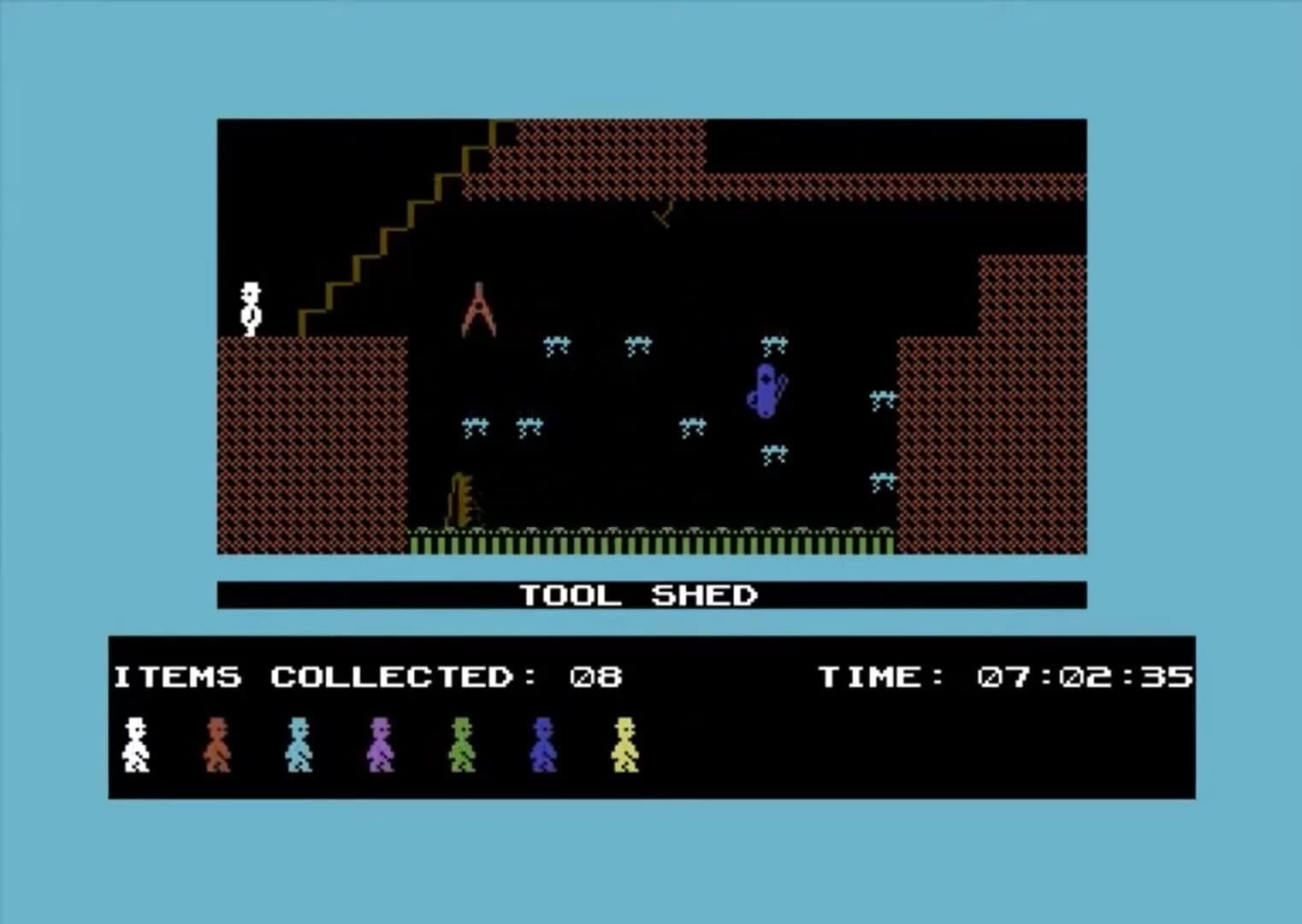Expand the spider sprite nearest the pliers
Viewport: 1302px width, 924px height.
pyautogui.click(x=556, y=342)
